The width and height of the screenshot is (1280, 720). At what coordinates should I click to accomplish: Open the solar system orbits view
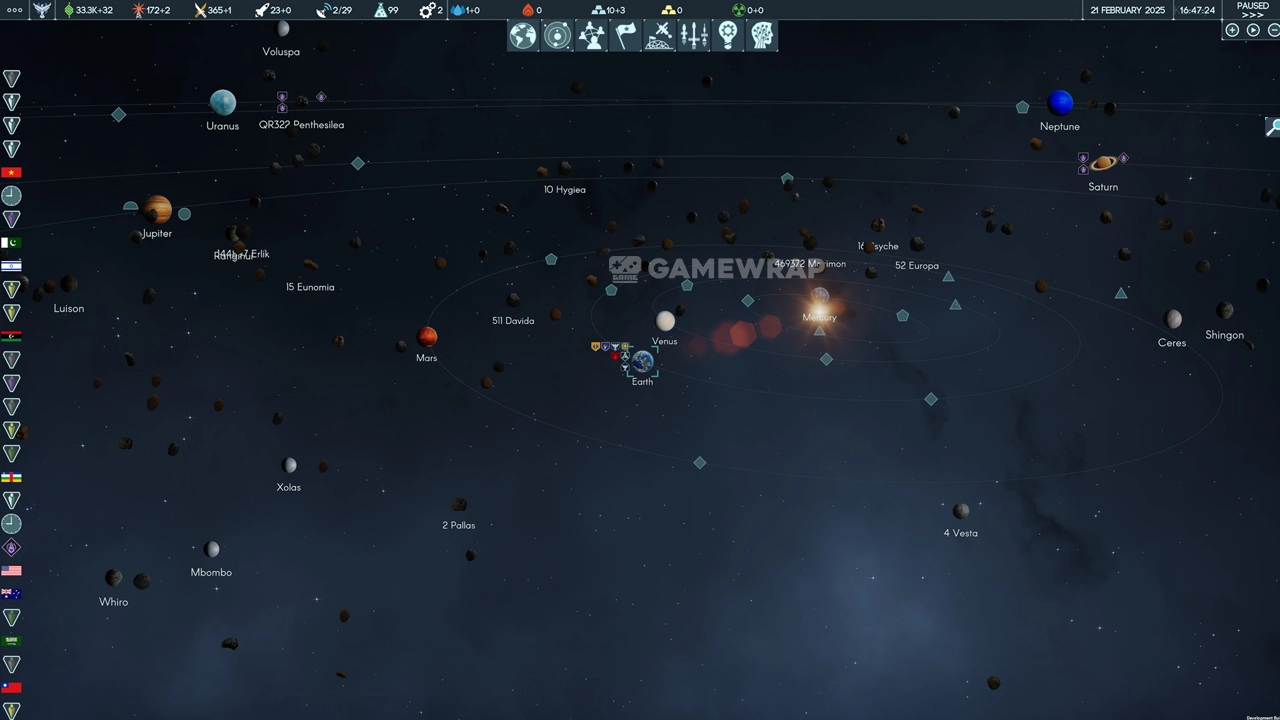click(557, 36)
